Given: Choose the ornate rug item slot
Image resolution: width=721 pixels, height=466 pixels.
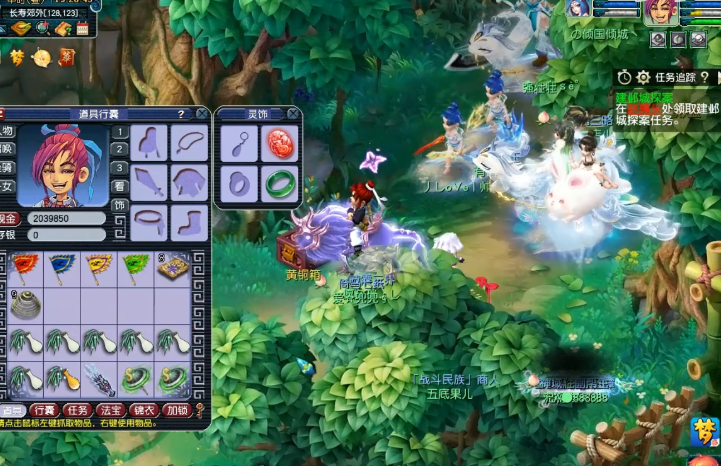Looking at the screenshot, I should pyautogui.click(x=171, y=268).
